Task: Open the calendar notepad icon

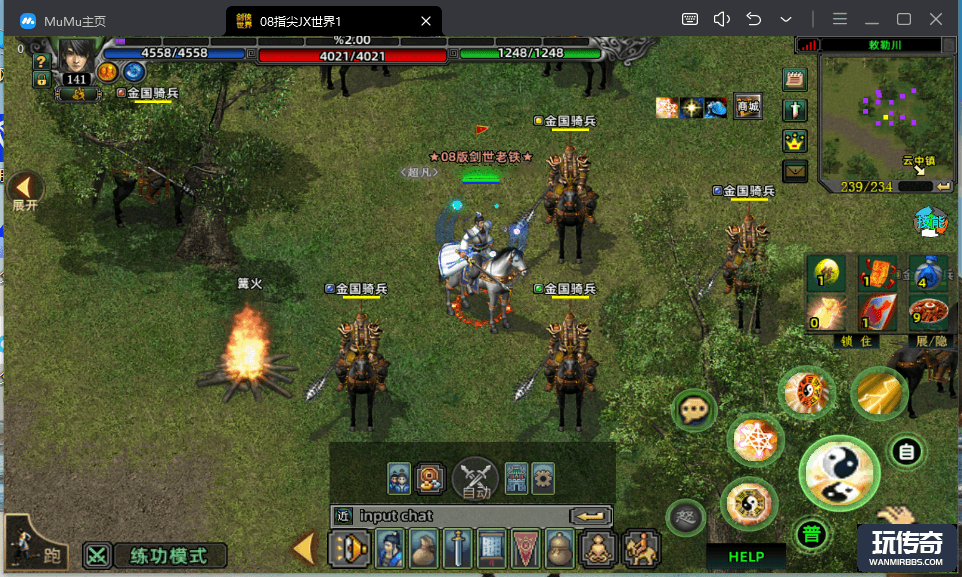Action: [x=795, y=80]
